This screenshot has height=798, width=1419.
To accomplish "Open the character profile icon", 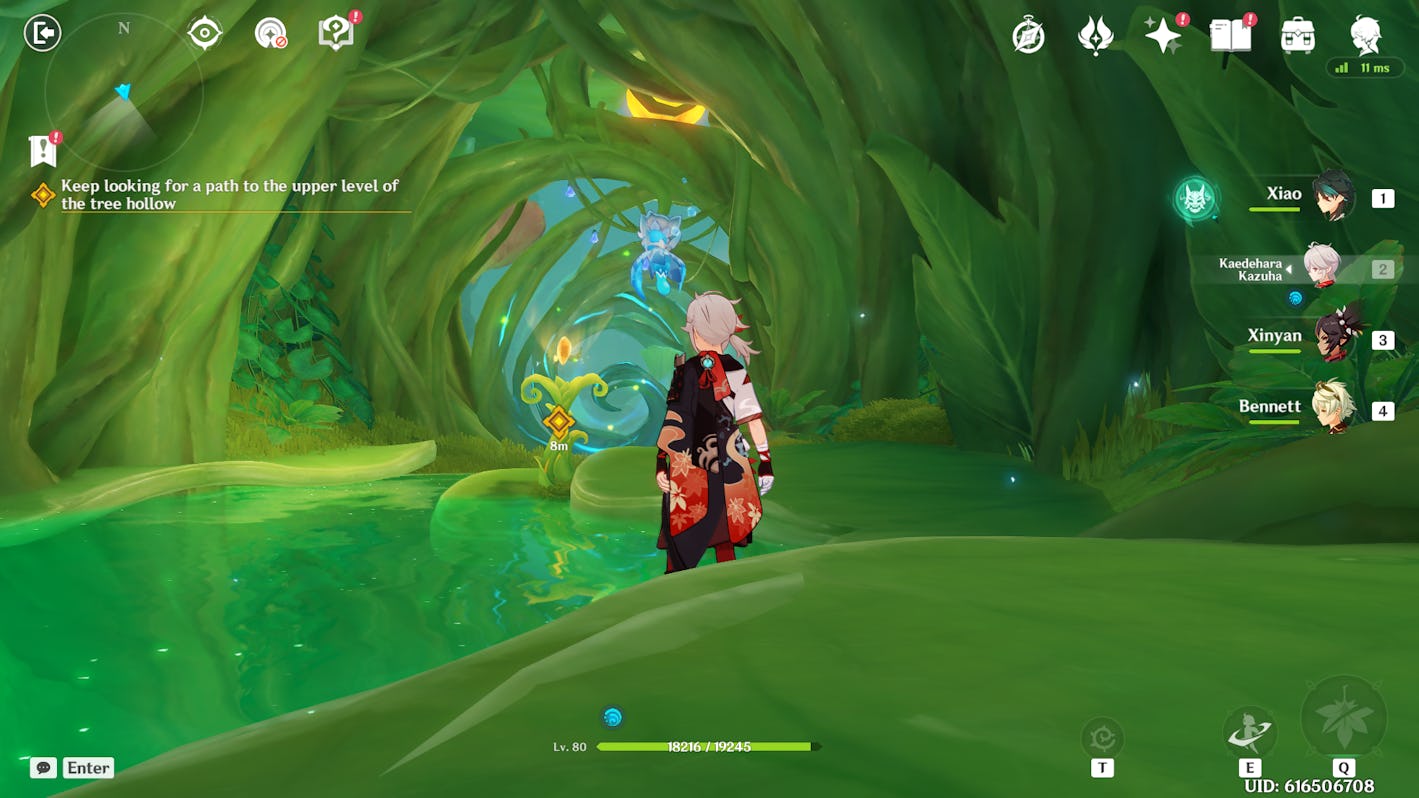I will [x=1365, y=35].
